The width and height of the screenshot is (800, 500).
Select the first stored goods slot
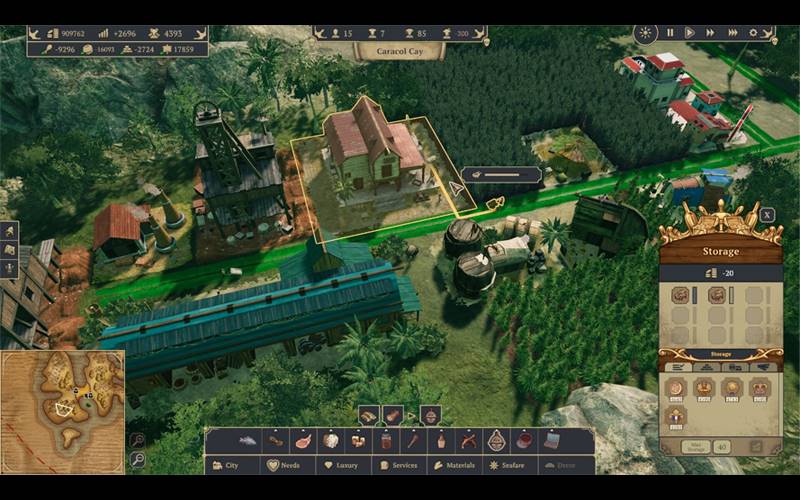click(x=679, y=295)
